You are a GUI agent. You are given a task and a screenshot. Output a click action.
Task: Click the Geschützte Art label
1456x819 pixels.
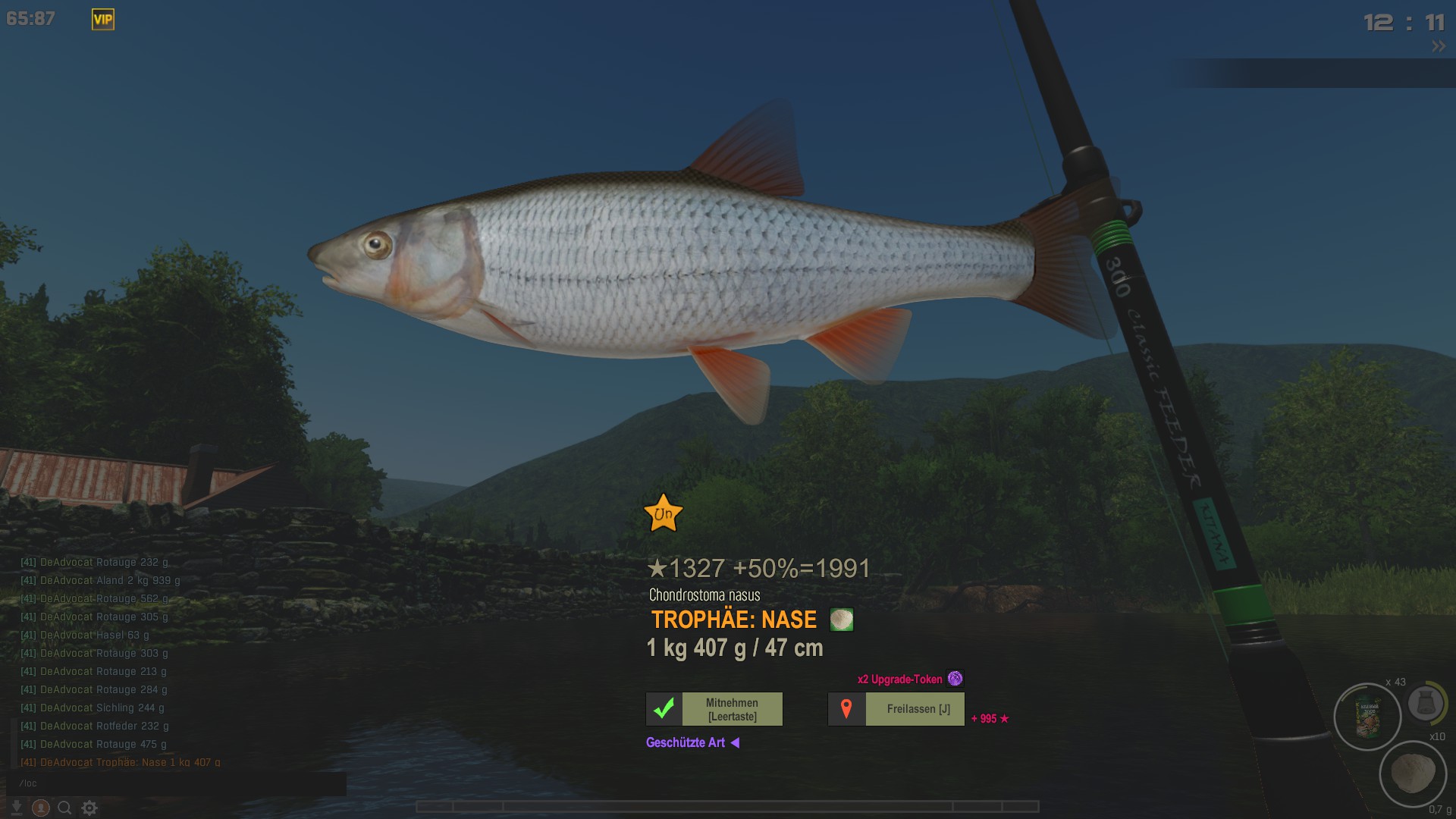click(686, 743)
